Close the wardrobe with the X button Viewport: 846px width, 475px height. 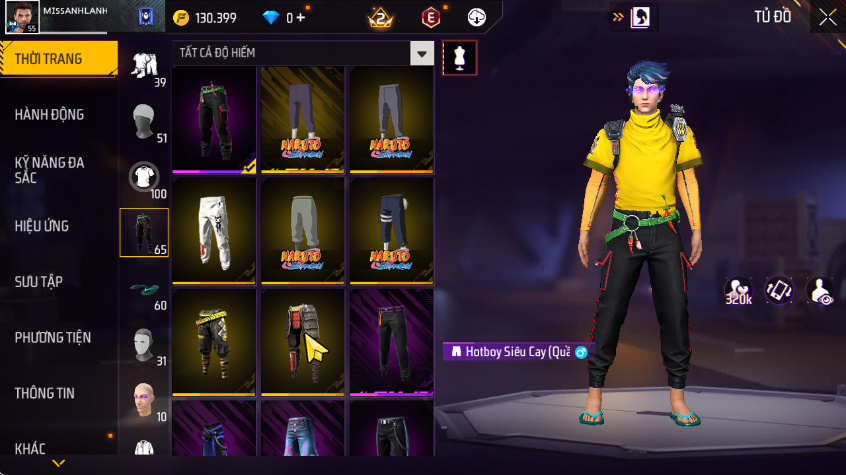(x=828, y=17)
